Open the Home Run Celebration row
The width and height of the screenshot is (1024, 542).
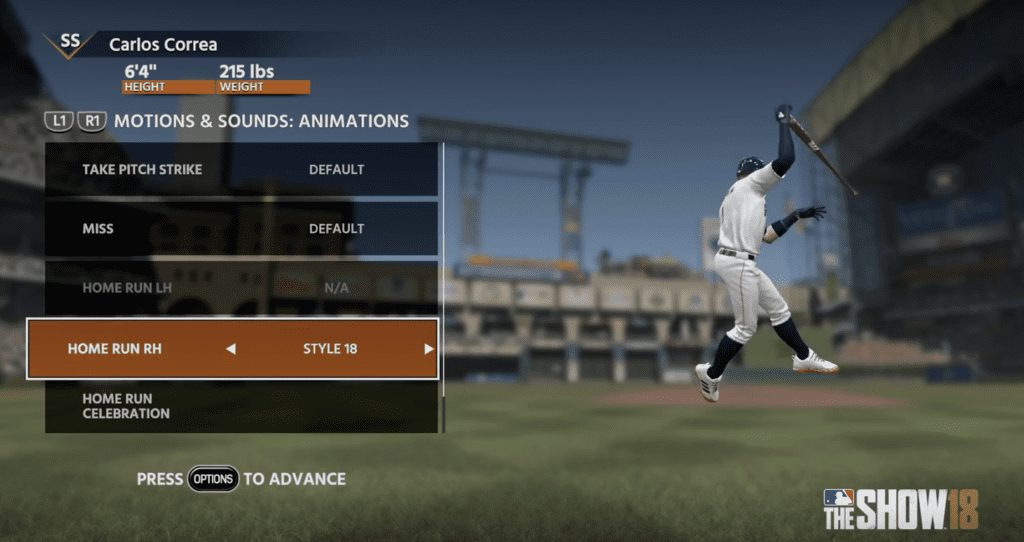[240, 406]
